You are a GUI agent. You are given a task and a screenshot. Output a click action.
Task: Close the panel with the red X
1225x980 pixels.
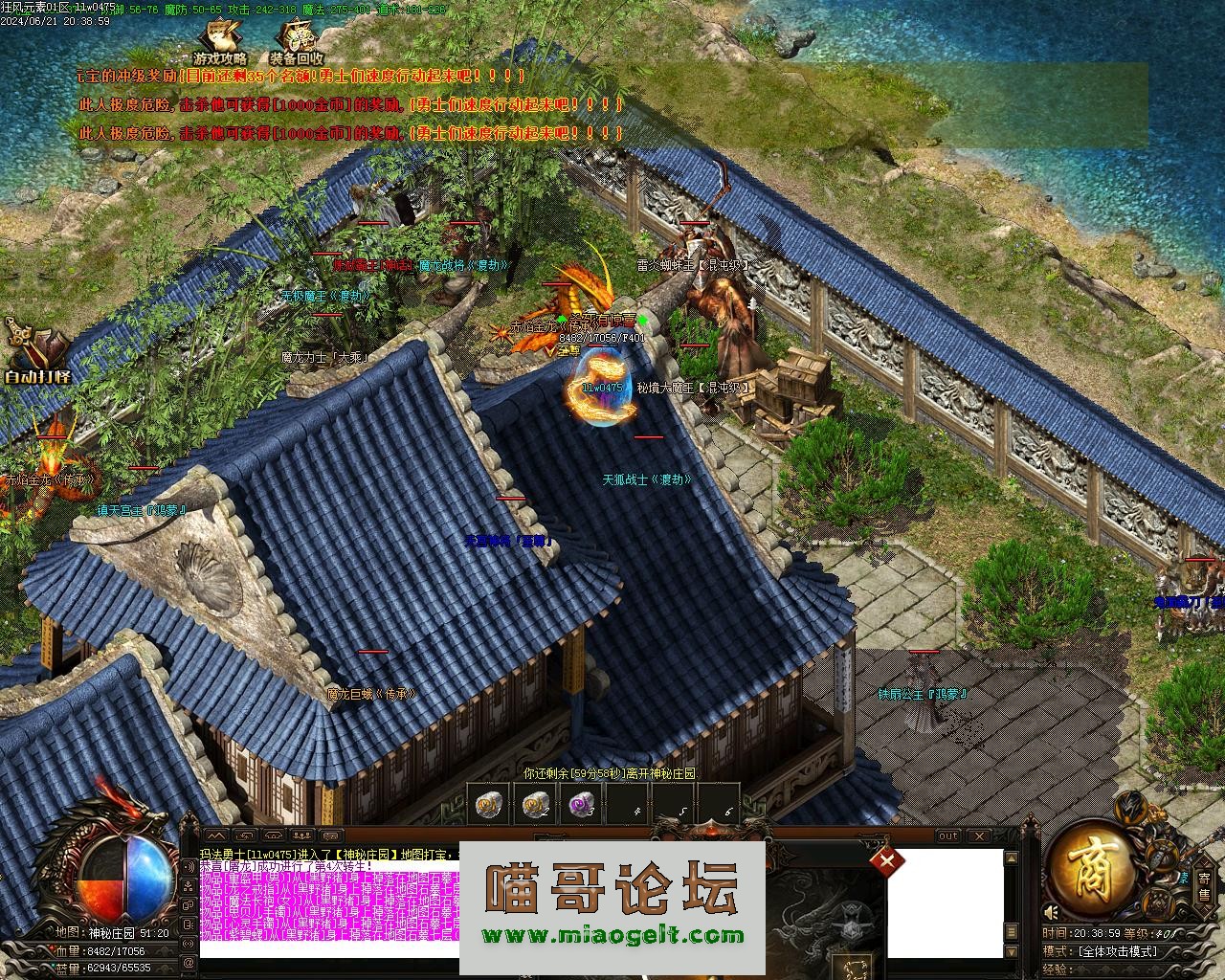click(x=887, y=860)
